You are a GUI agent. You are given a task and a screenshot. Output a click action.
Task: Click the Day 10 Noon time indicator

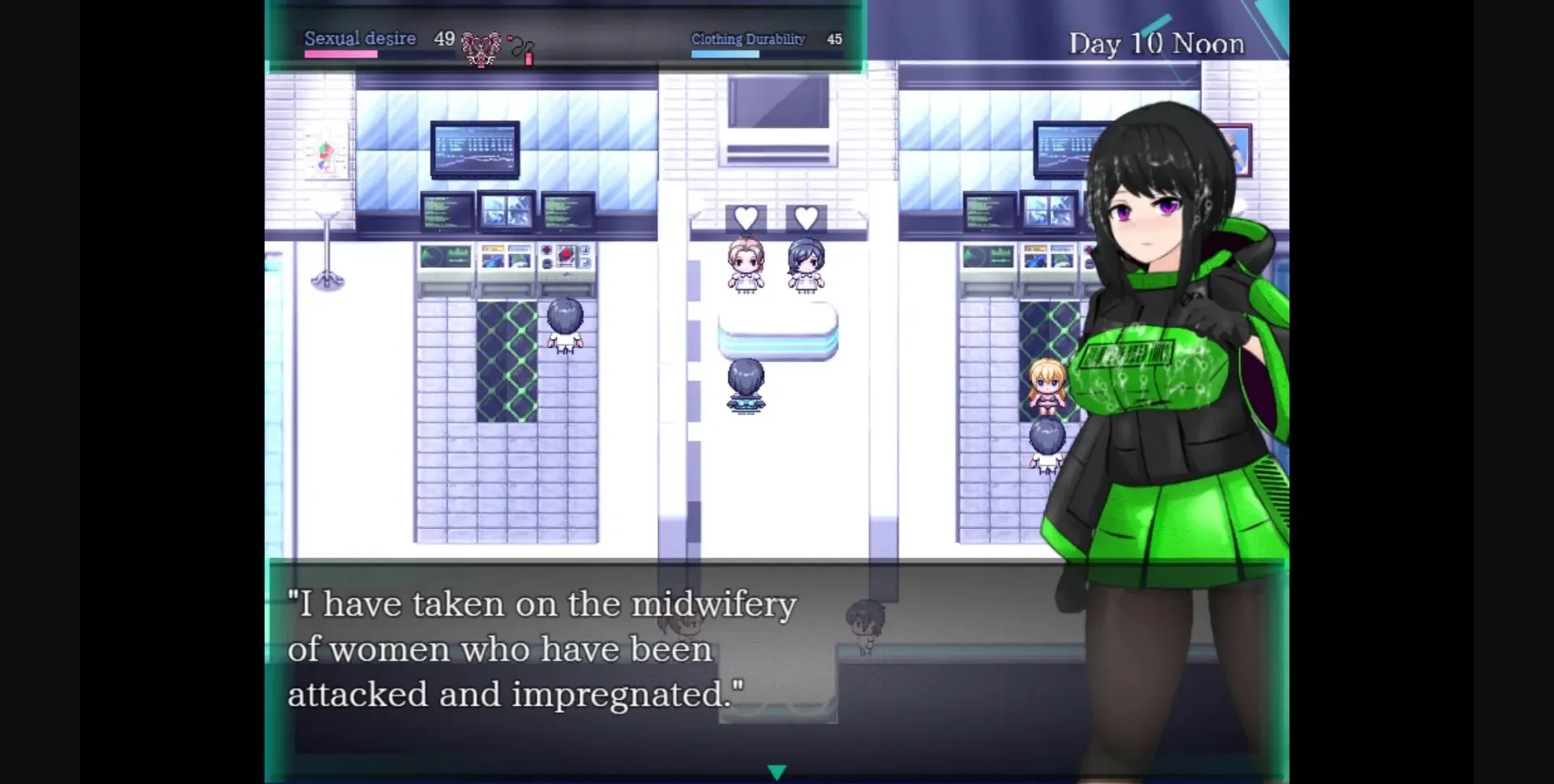(1157, 43)
